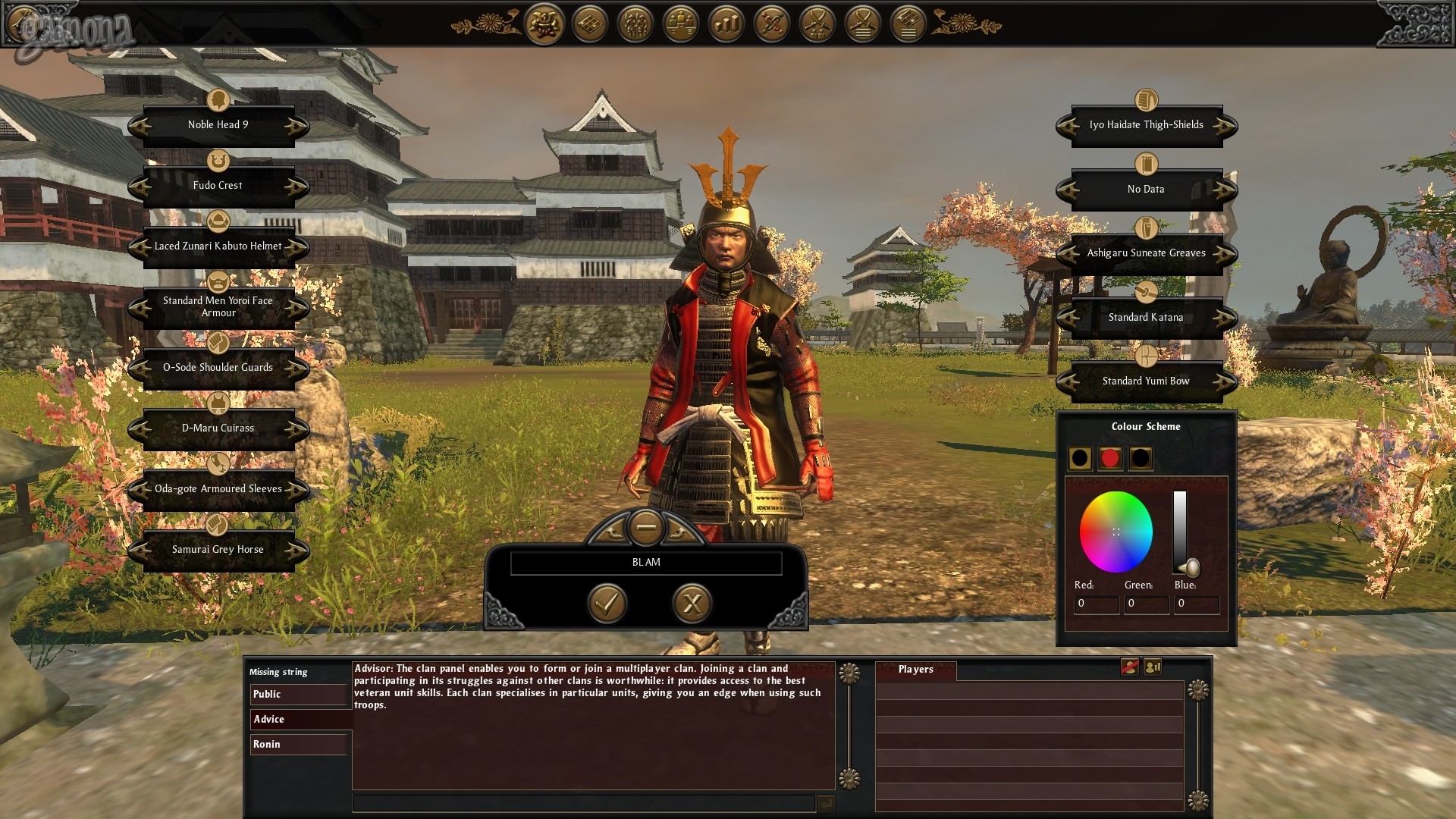Click the Blue value field

[1196, 604]
